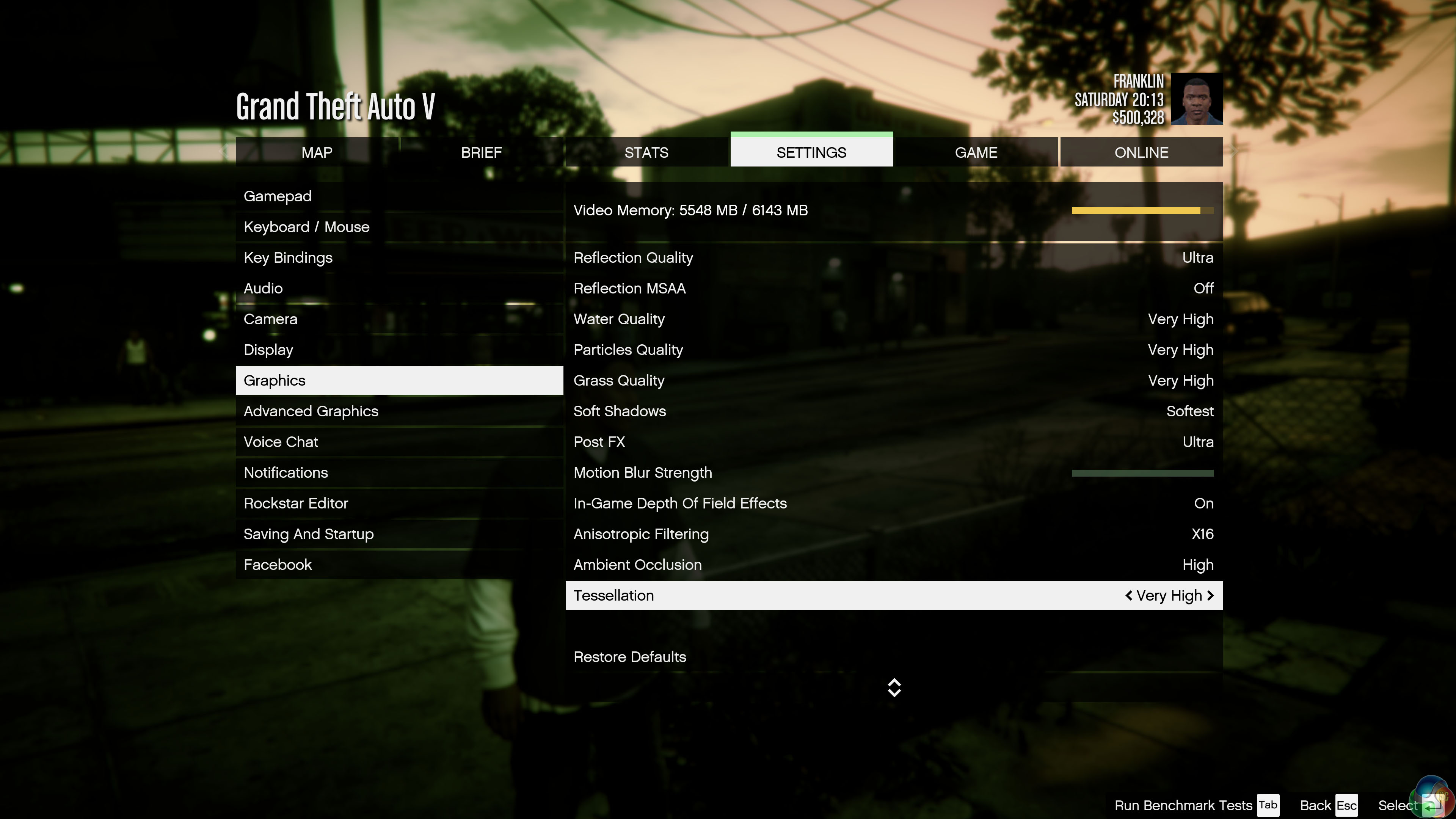This screenshot has height=819, width=1456.
Task: Switch to the MAP tab
Action: click(x=317, y=152)
